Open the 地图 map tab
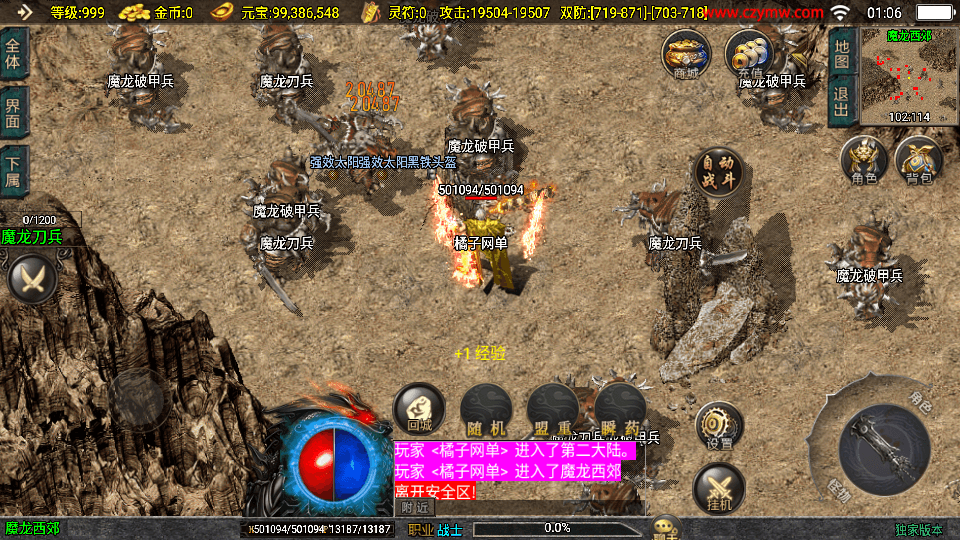 [842, 54]
